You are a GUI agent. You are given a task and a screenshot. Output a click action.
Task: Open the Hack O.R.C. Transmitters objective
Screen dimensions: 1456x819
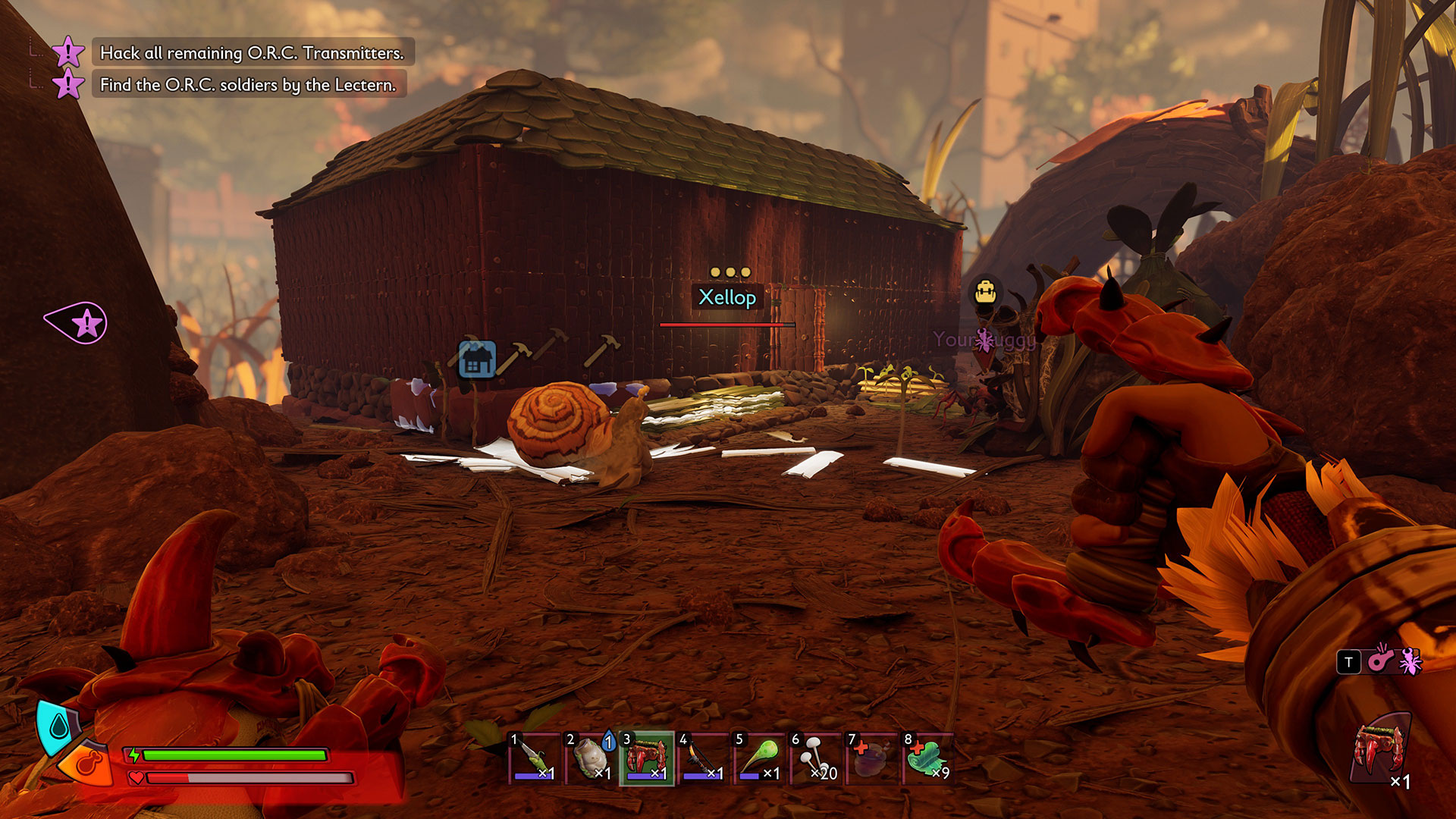point(251,53)
